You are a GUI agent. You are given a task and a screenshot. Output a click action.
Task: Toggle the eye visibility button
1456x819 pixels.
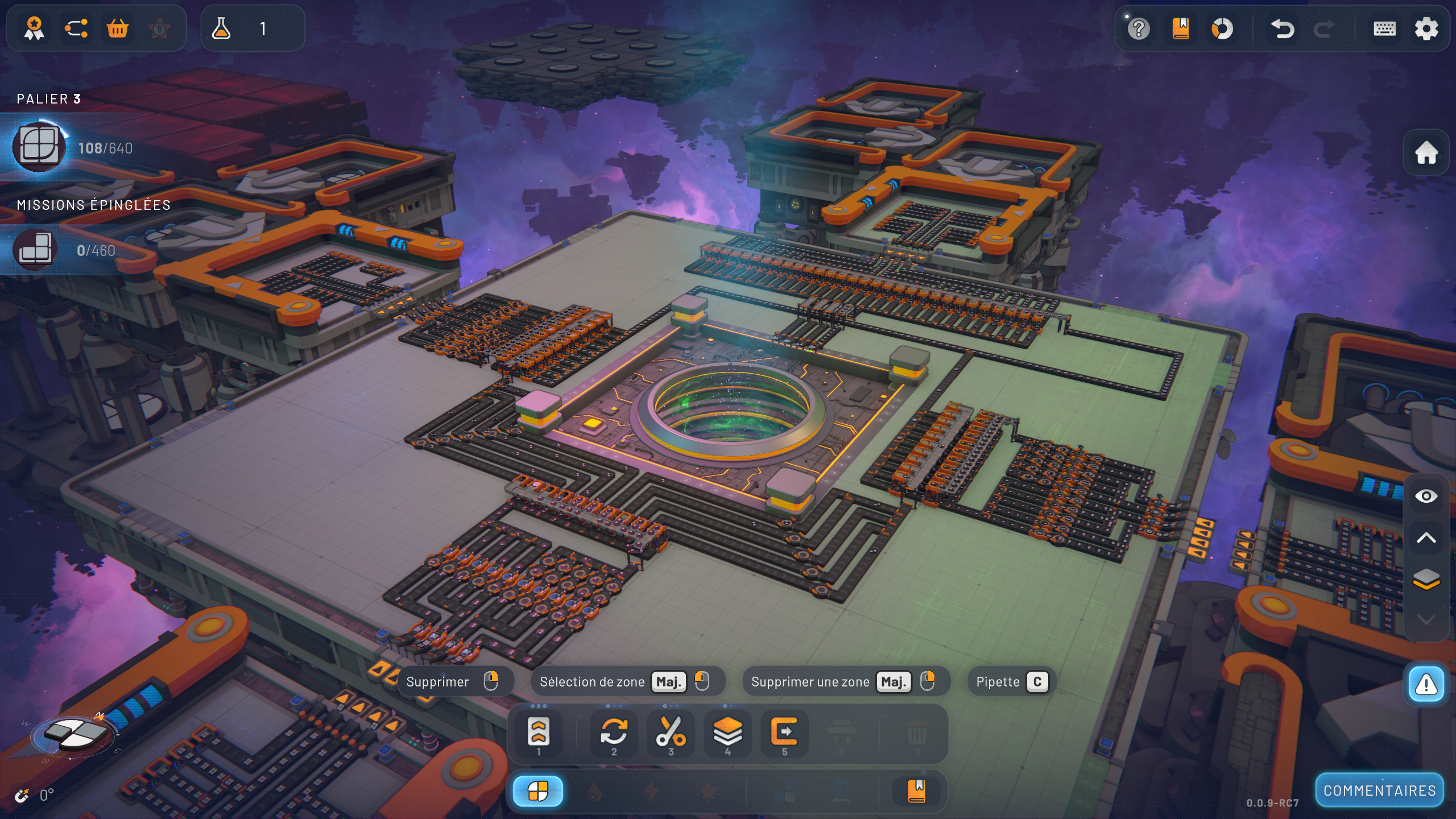coord(1426,496)
